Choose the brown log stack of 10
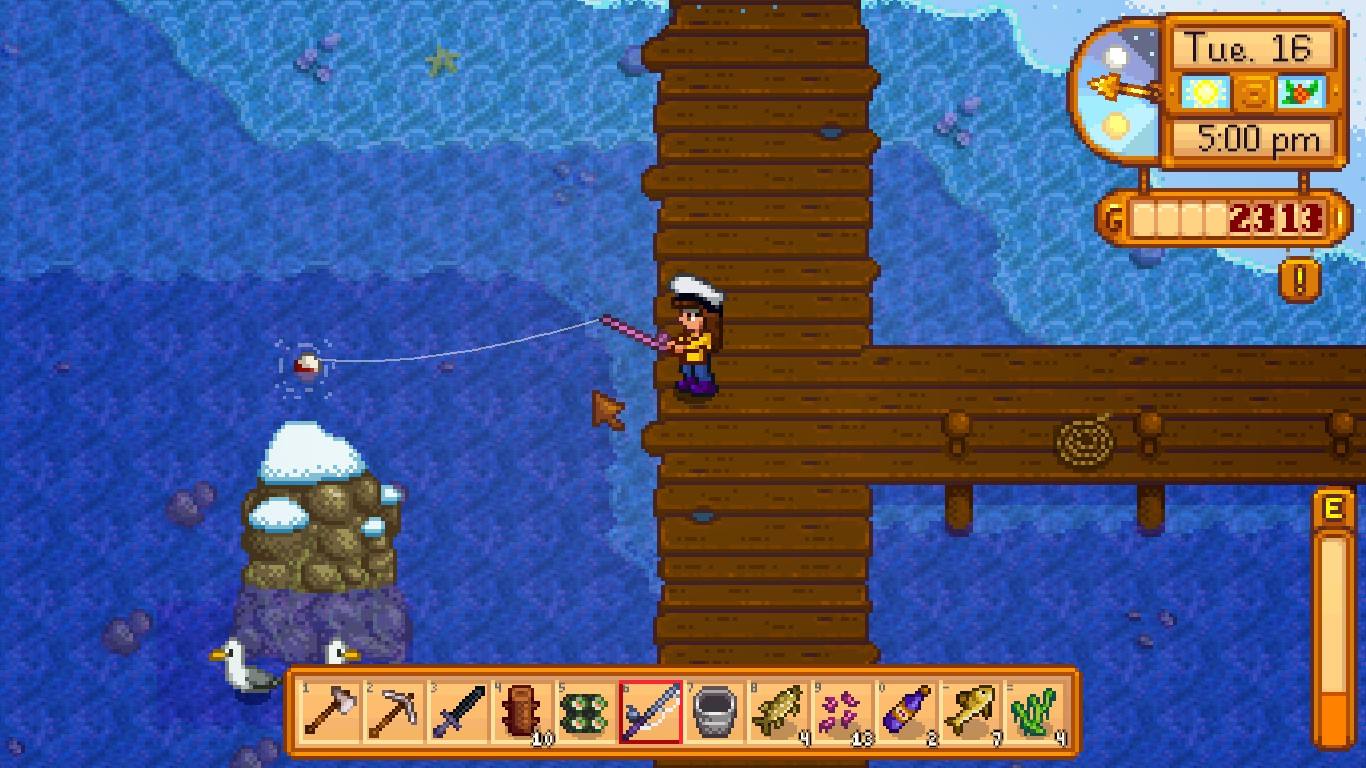 [x=521, y=712]
